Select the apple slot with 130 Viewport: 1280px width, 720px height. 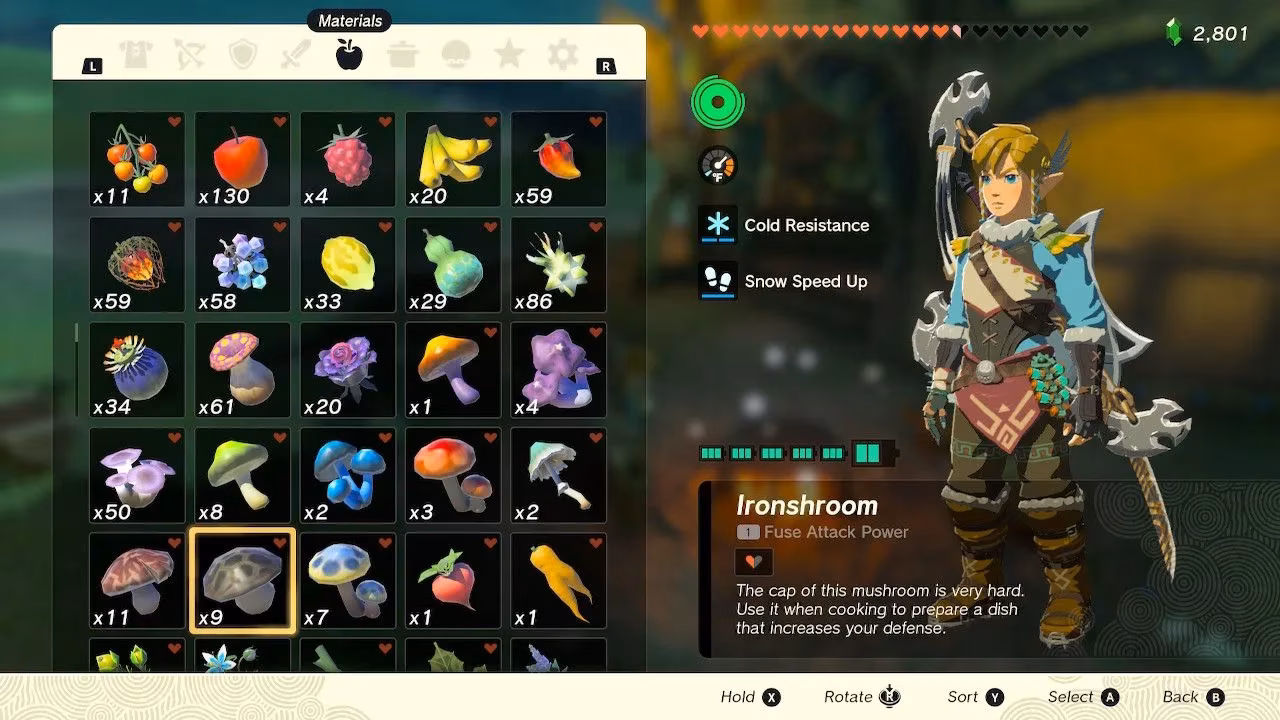(x=242, y=160)
